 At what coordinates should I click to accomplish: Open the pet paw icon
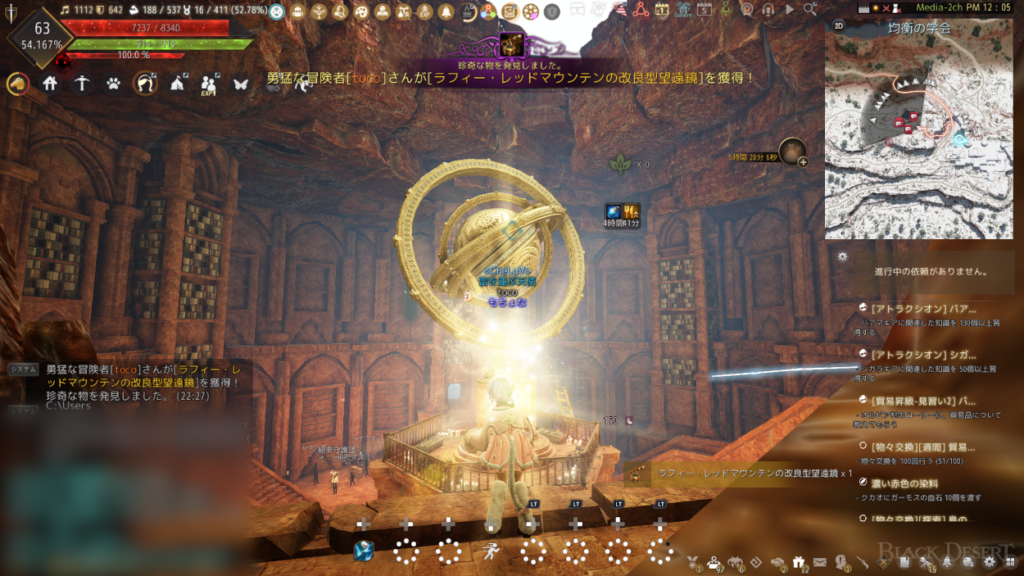coord(114,84)
